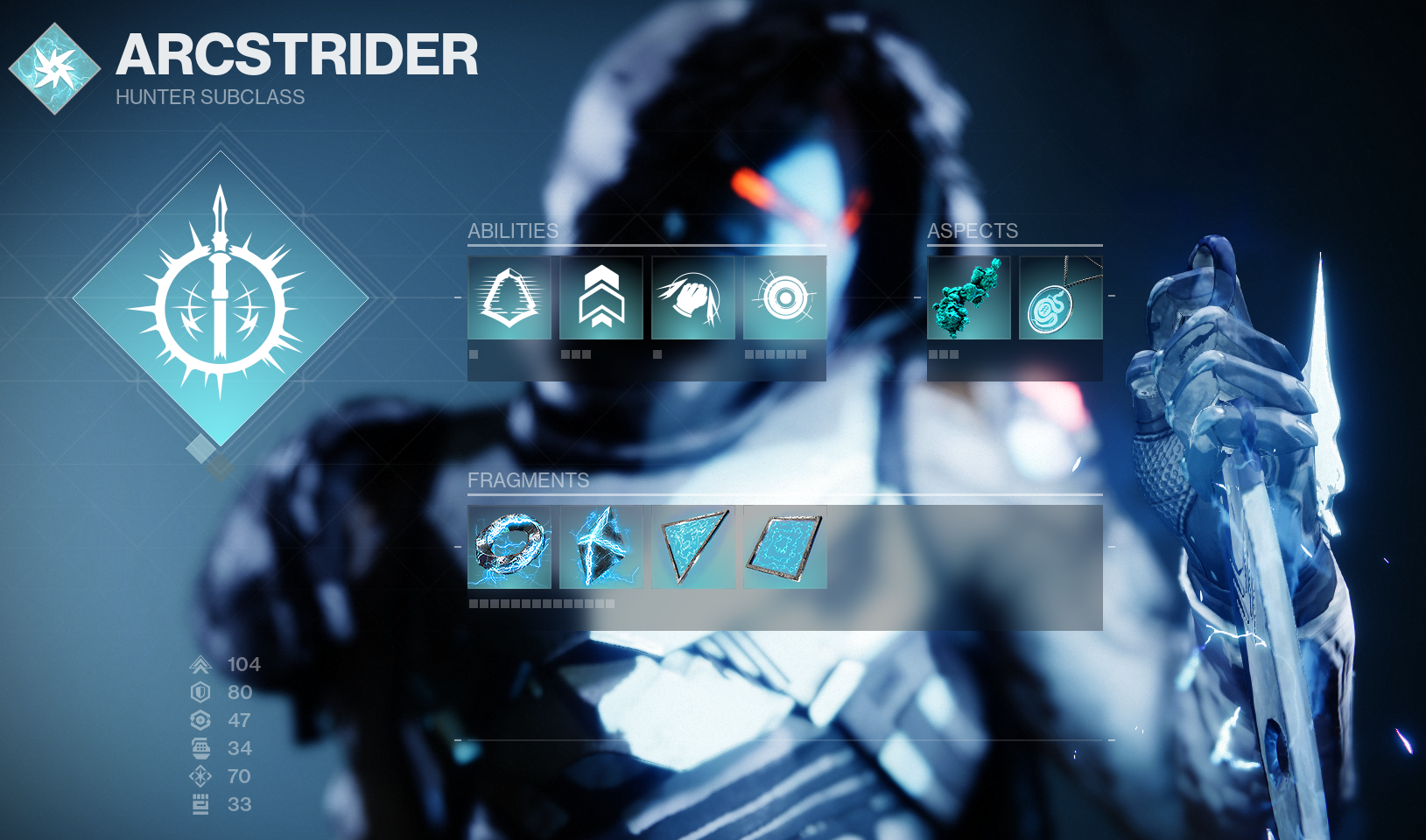Screen dimensions: 1426x840
Task: Open the crystal-shaped second Fragment icon
Action: [601, 548]
